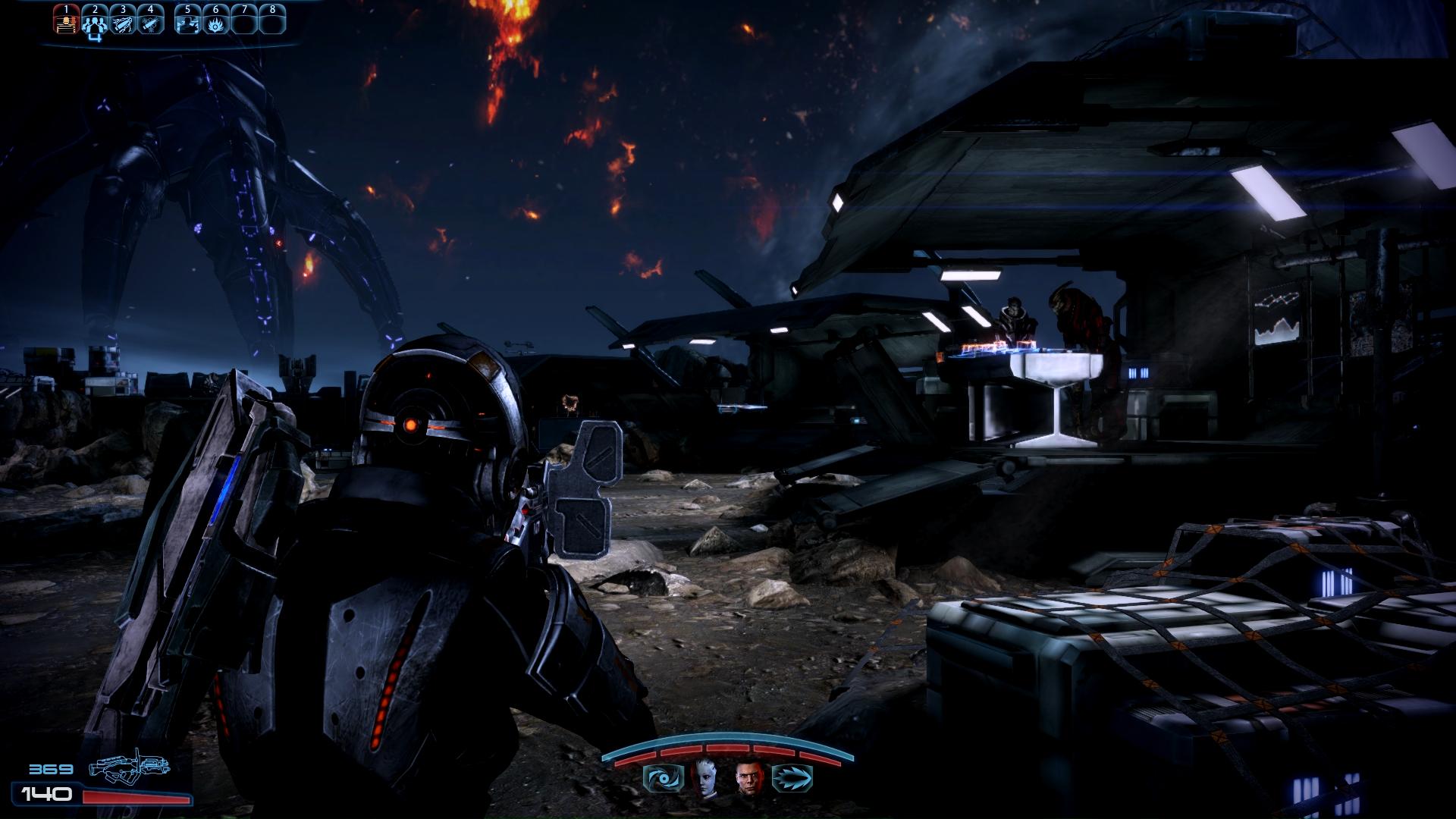Select the red soldier icon in hotbar slot 1
The width and height of the screenshot is (1456, 819).
[x=67, y=23]
